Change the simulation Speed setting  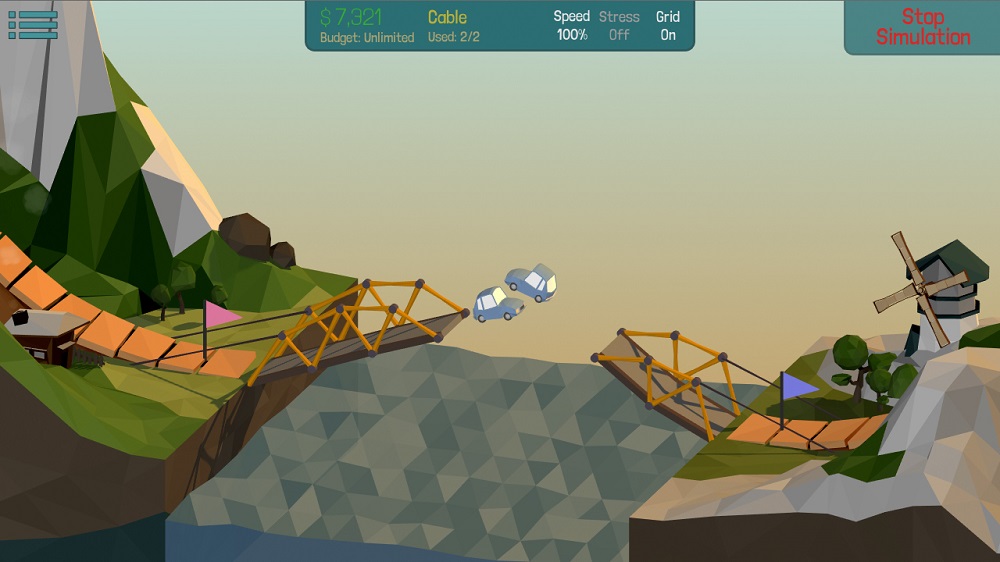(x=572, y=26)
